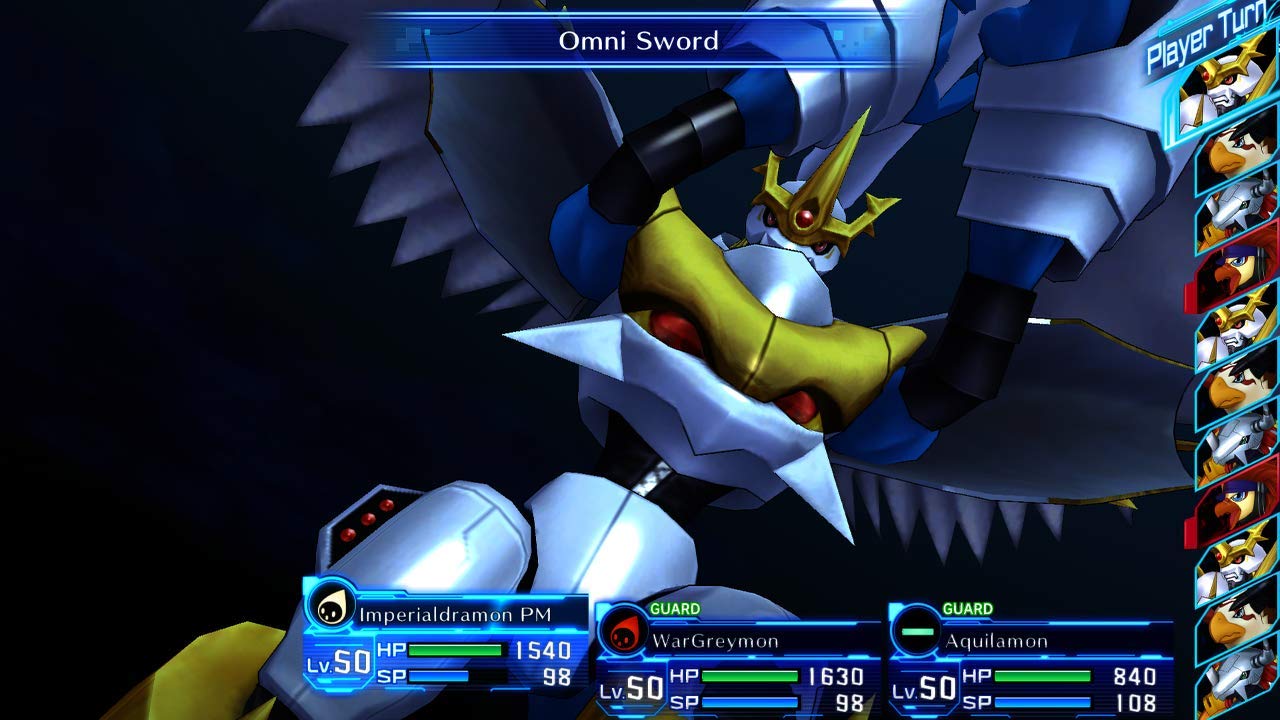Click Imperialdramon PM's yellow type icon

click(330, 606)
